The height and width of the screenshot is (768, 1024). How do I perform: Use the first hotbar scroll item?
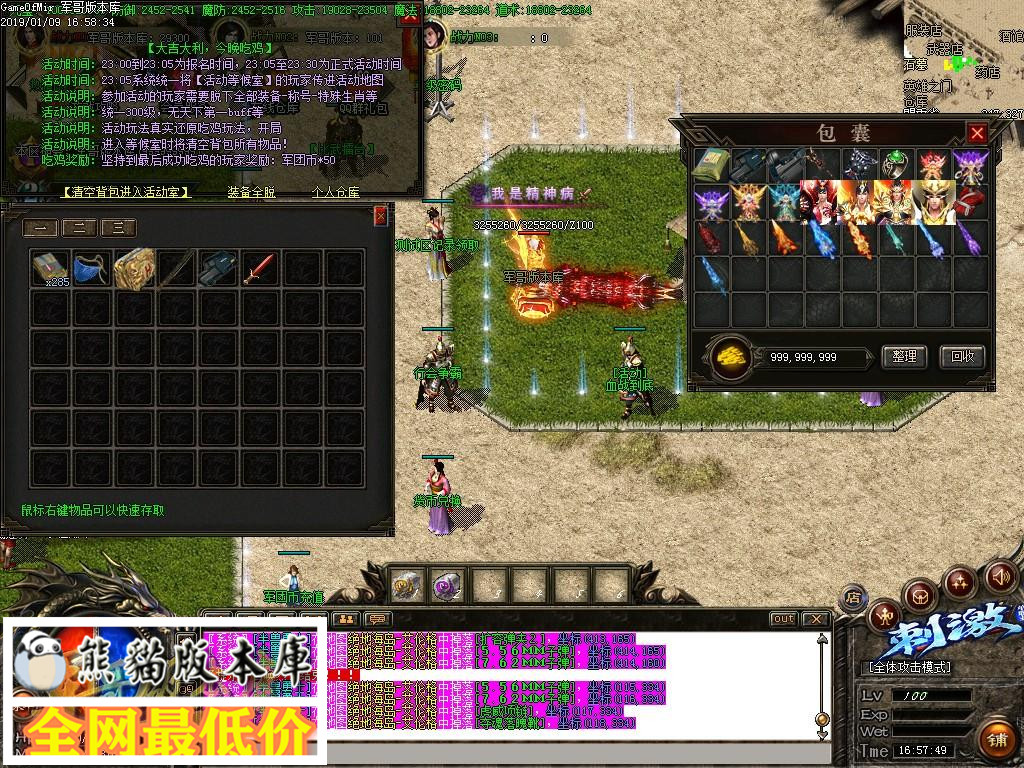pos(406,586)
